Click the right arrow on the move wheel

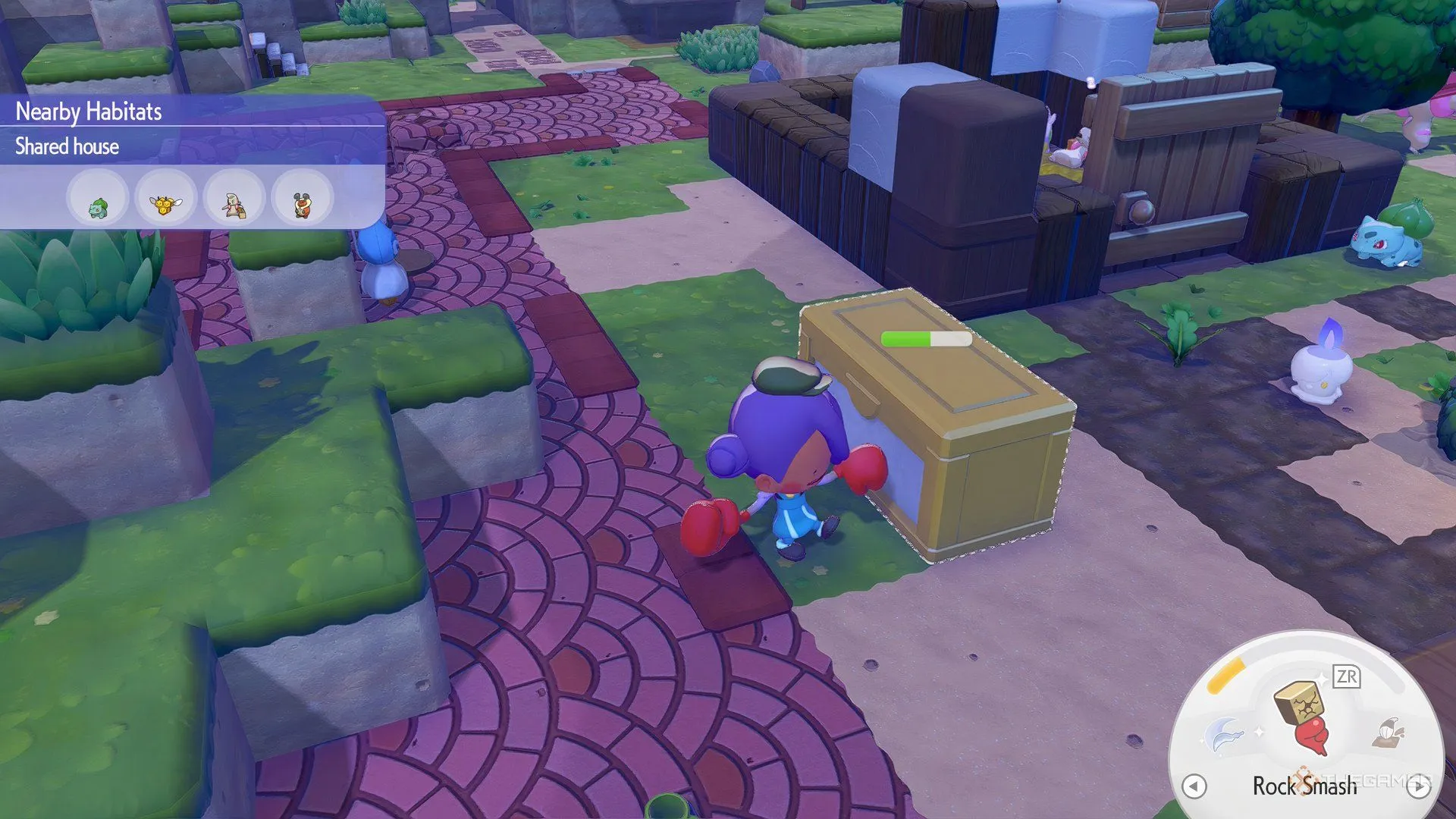[x=1418, y=786]
